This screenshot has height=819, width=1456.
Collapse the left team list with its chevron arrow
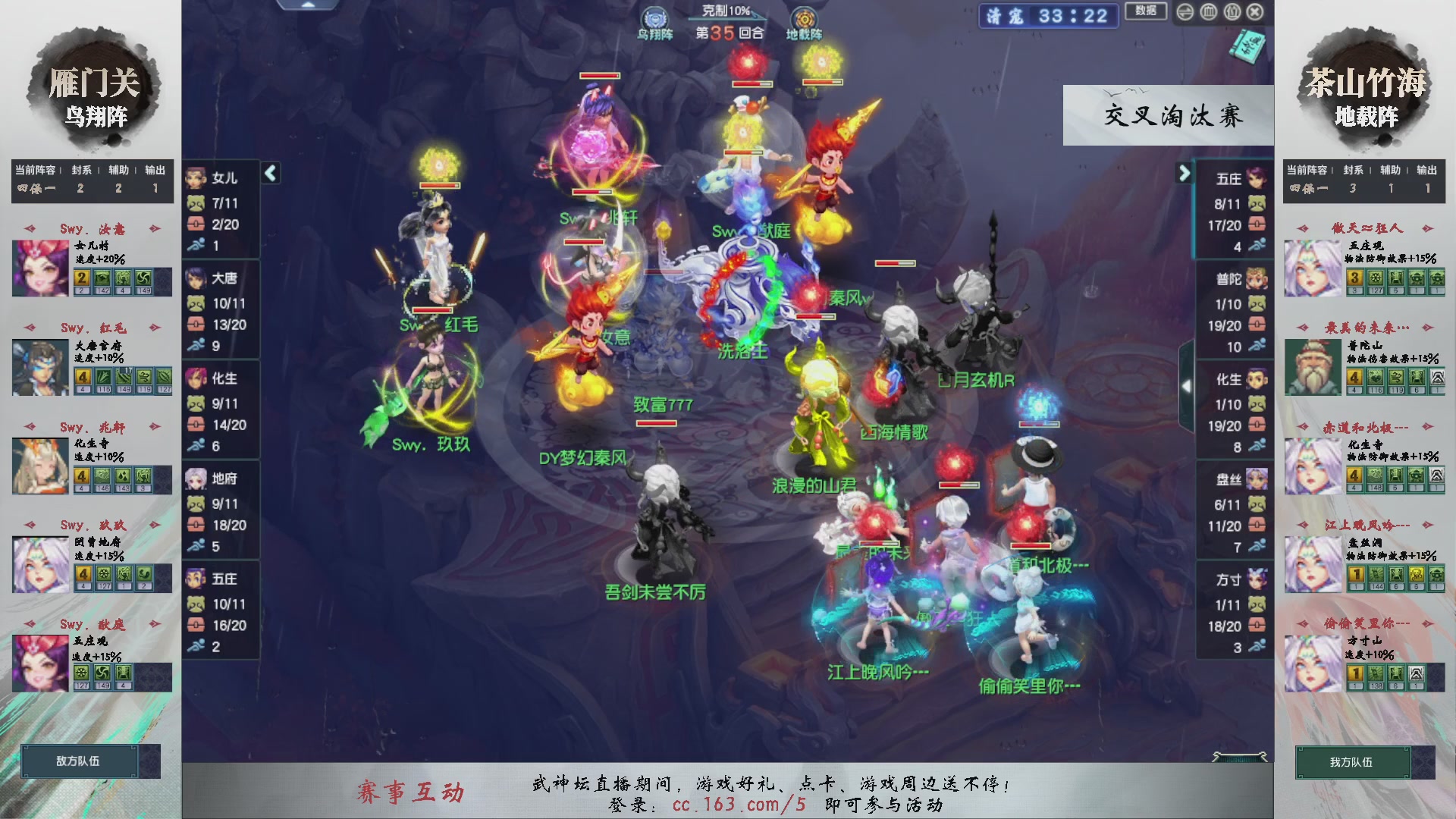coord(269,173)
